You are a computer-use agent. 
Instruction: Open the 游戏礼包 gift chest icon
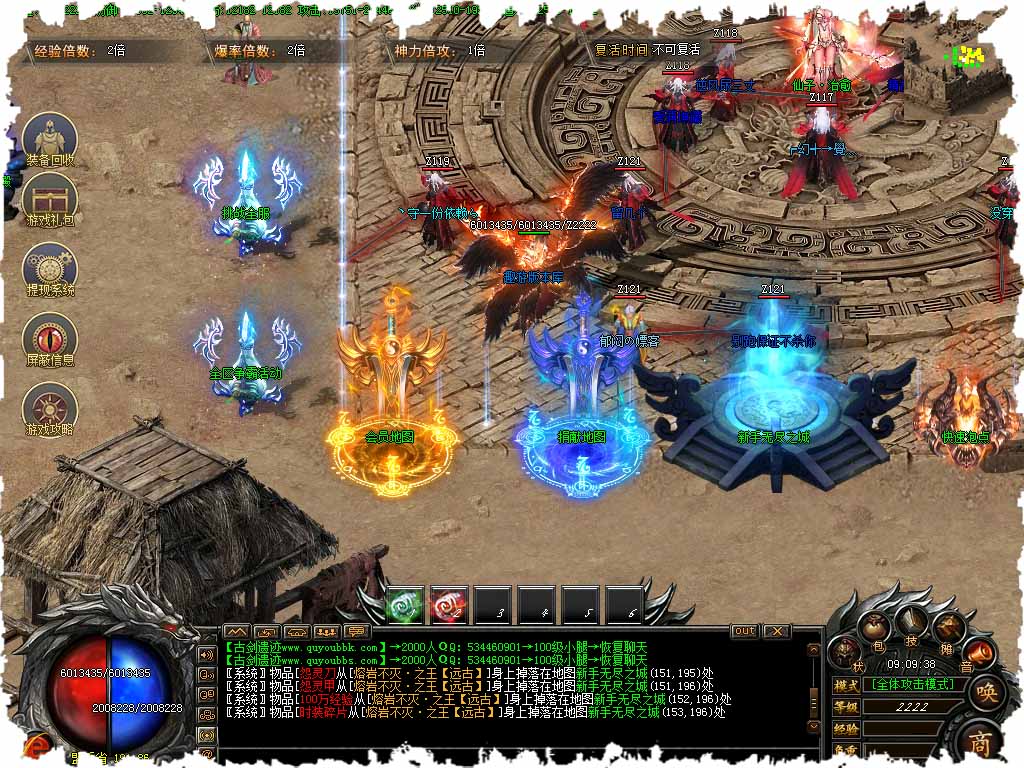[x=49, y=198]
